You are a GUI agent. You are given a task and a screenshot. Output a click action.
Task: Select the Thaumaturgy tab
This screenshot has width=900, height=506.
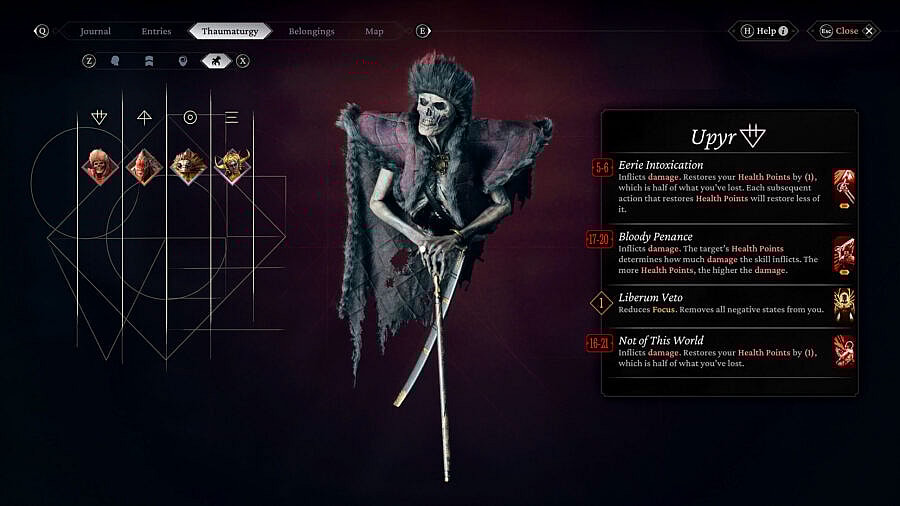click(x=230, y=31)
